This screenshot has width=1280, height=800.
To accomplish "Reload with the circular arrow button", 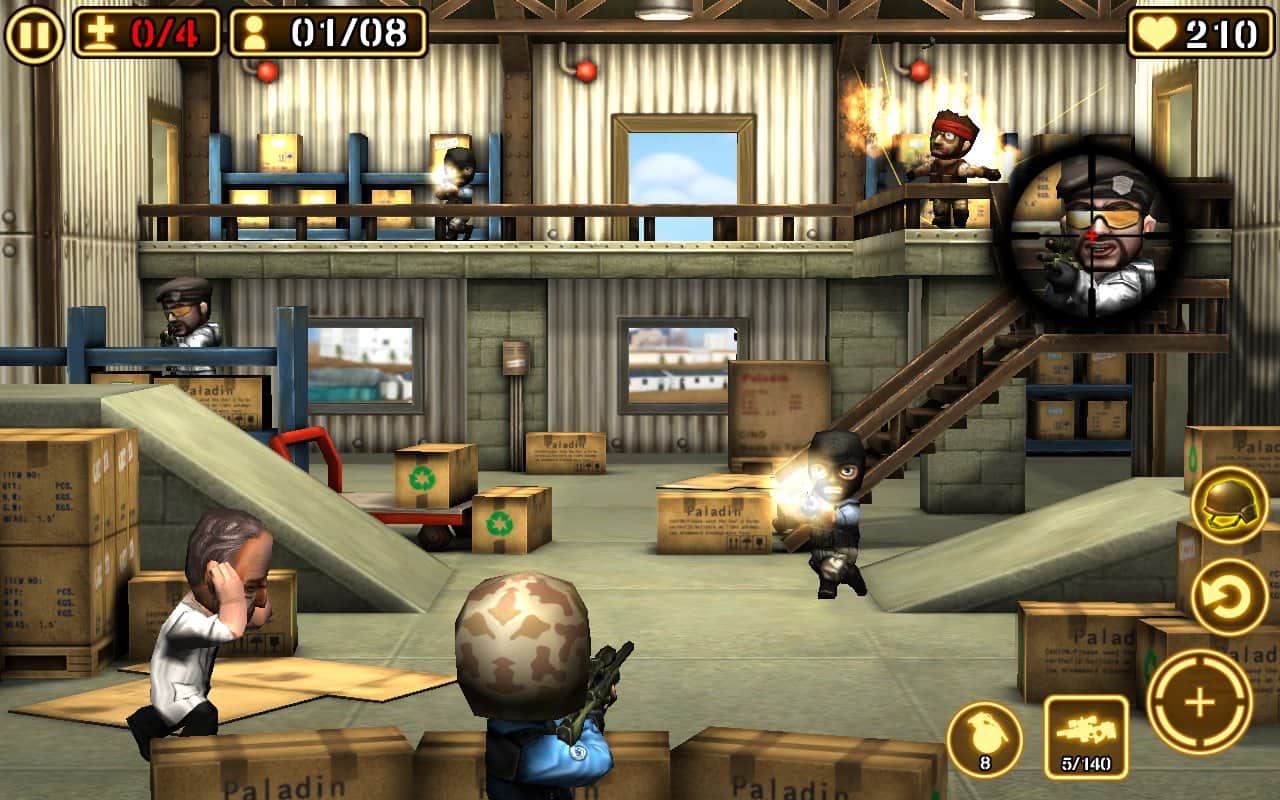I will (1229, 596).
